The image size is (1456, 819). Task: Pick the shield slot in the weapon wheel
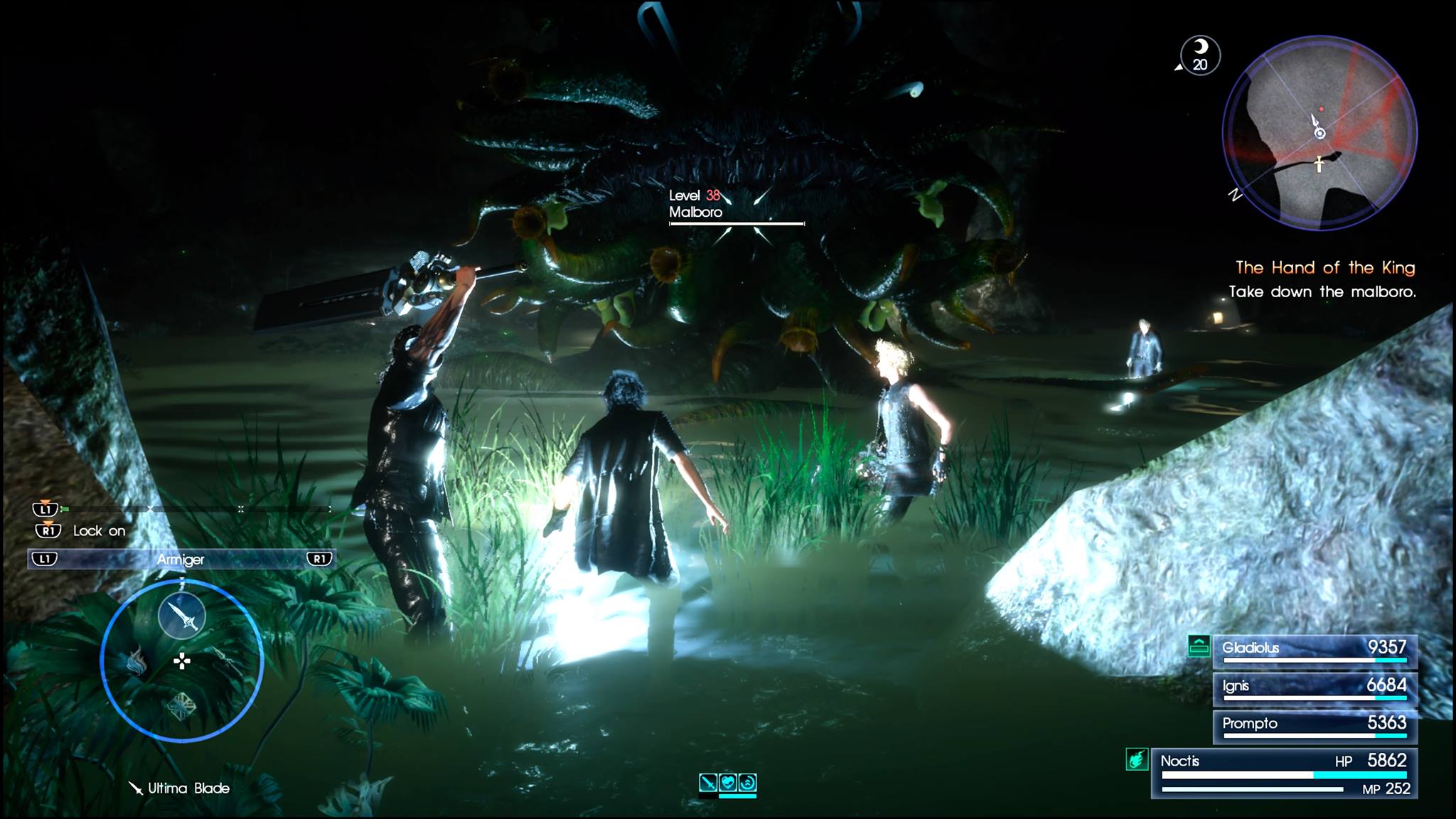click(181, 707)
